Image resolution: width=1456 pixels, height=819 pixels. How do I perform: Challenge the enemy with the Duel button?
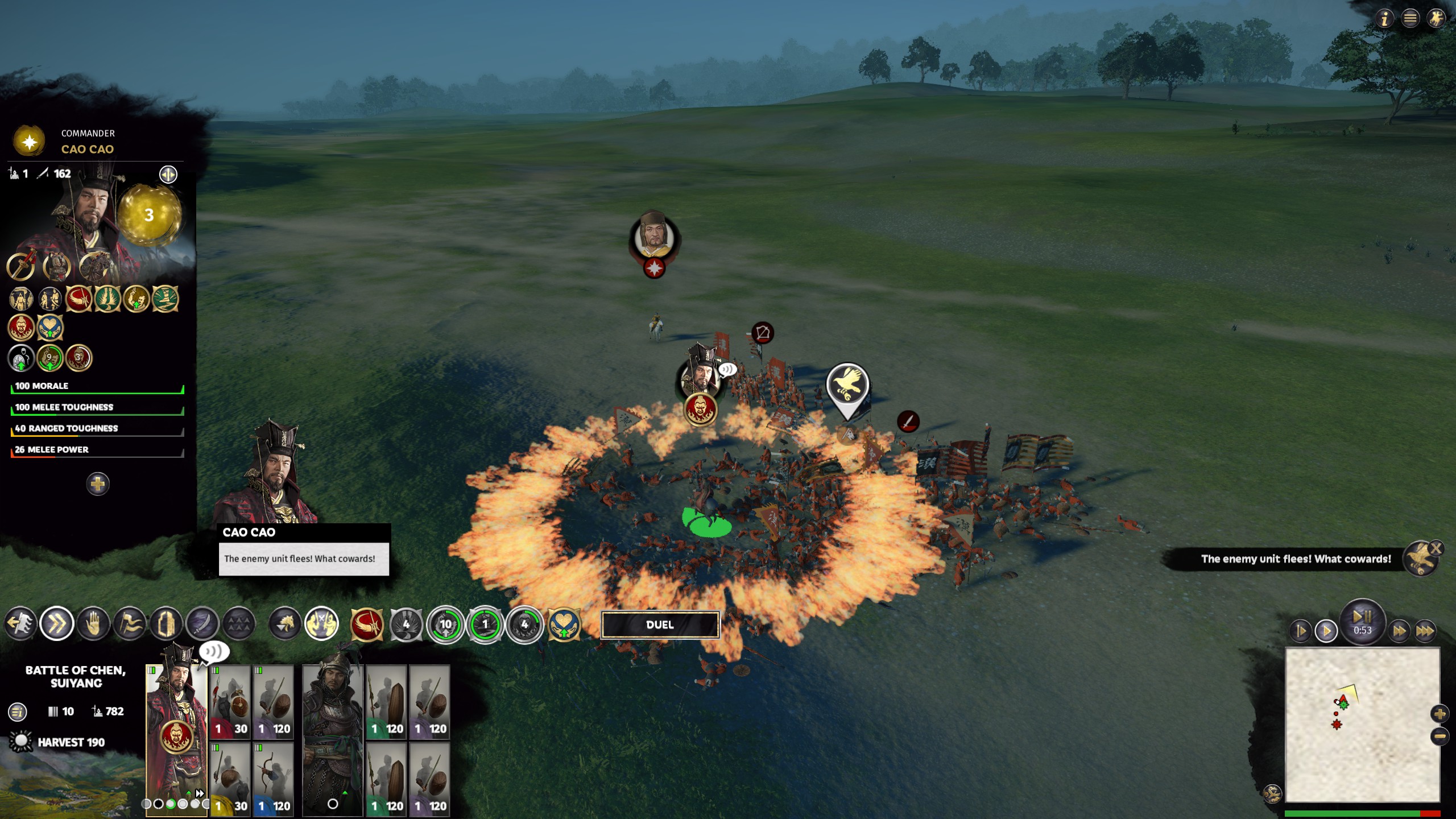point(660,624)
